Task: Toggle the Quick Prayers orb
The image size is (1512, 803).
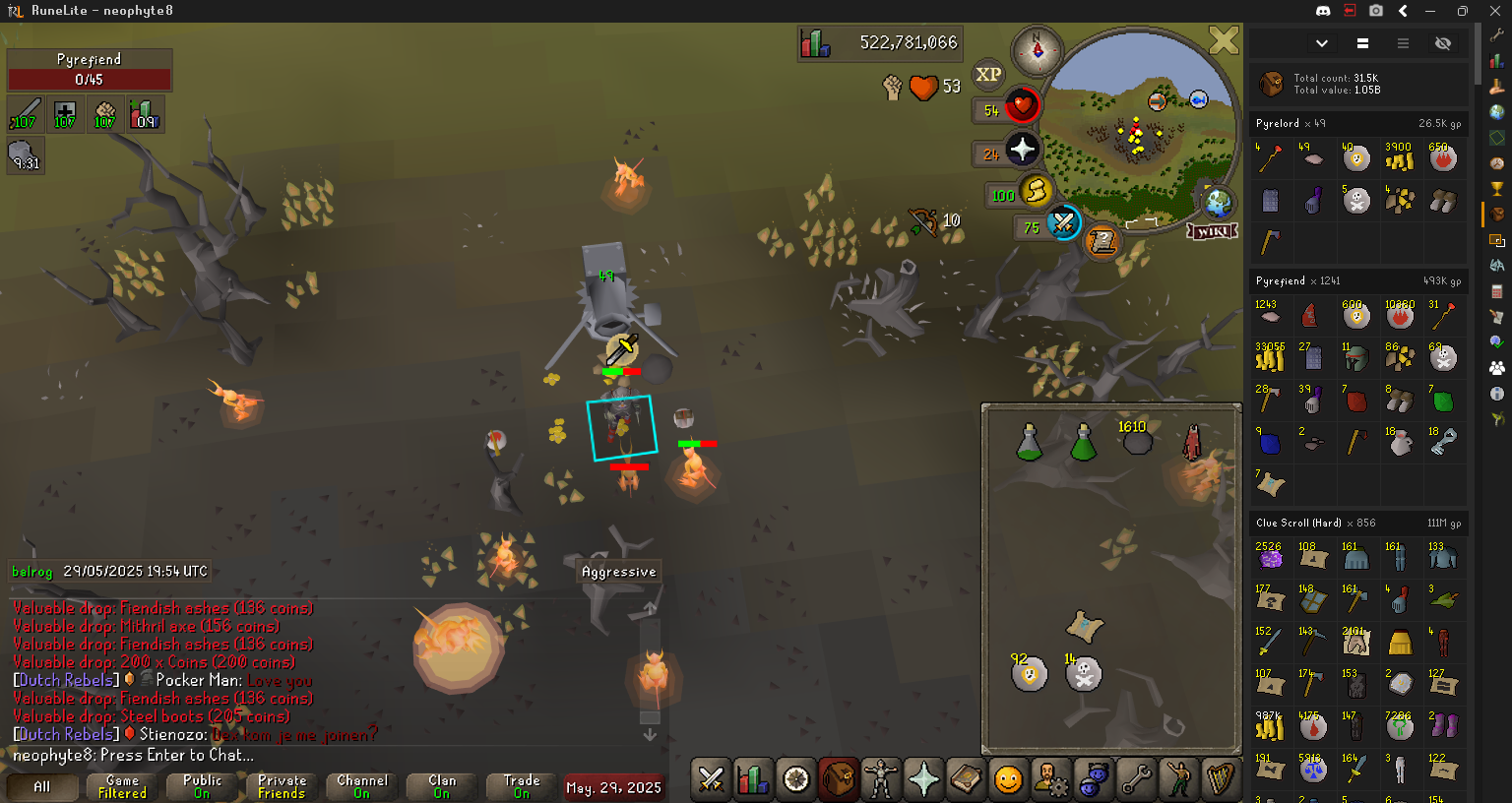Action: (x=1023, y=150)
